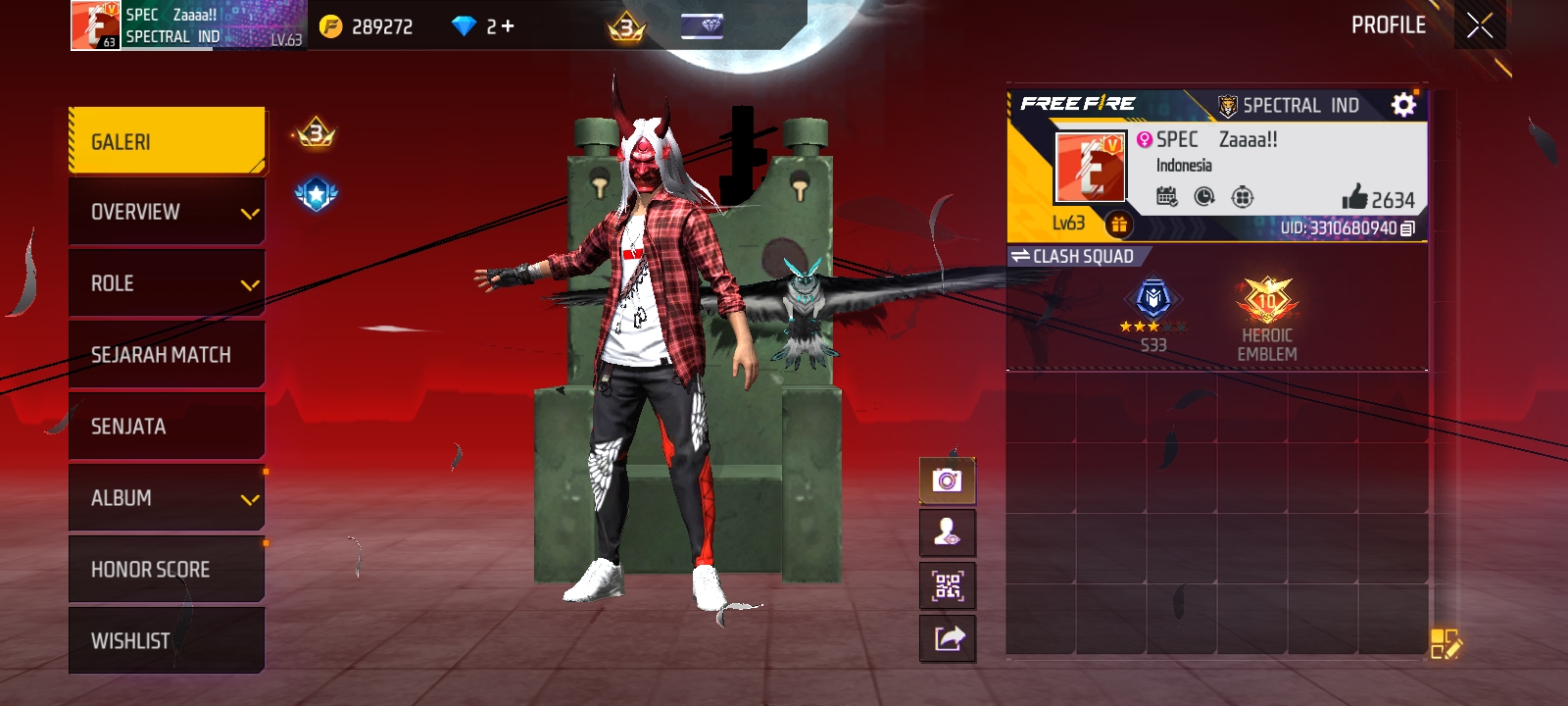This screenshot has width=1568, height=706.
Task: Open the Galeri tab
Action: 167,141
